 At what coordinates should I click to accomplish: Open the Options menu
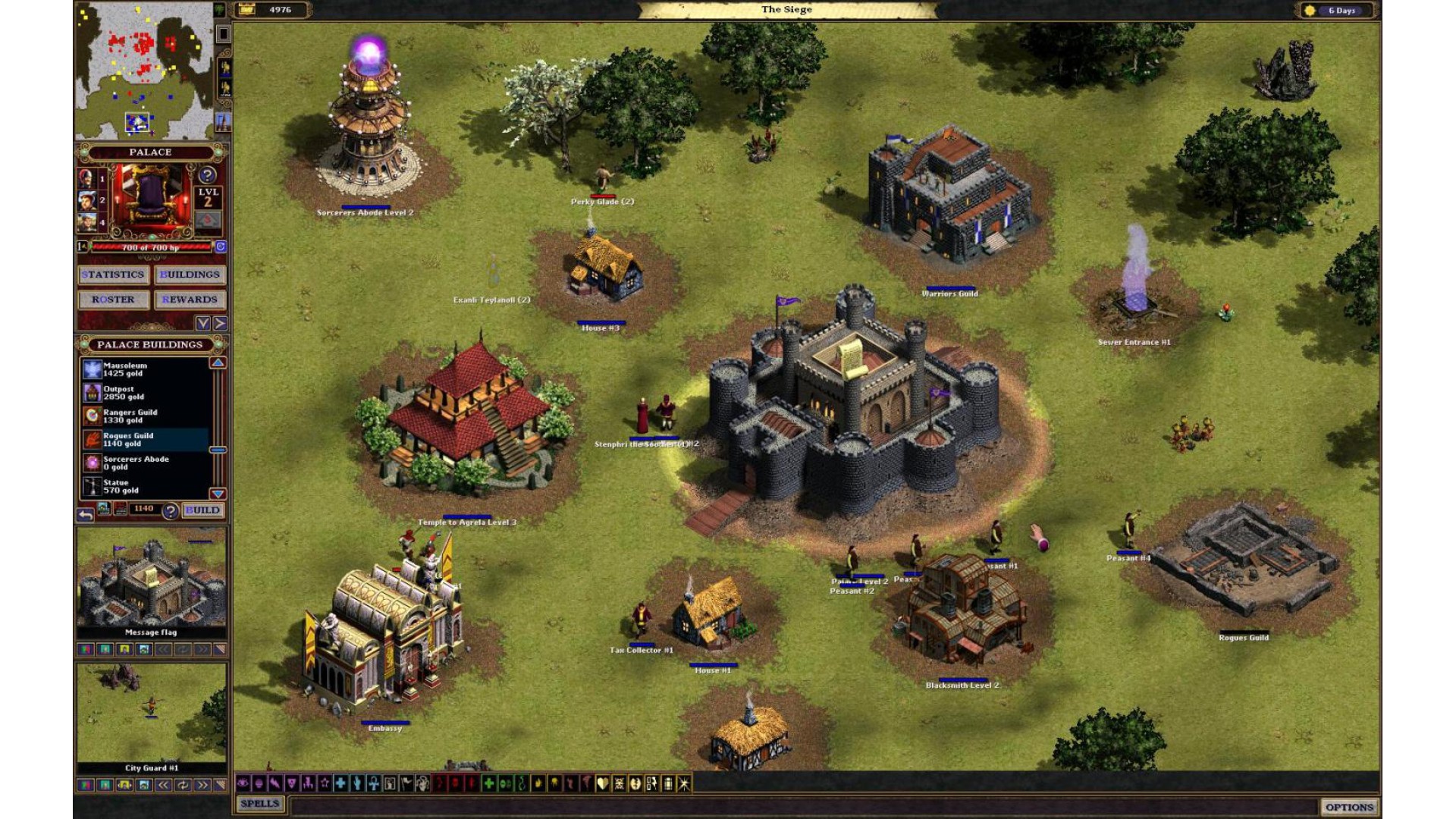pos(1349,807)
